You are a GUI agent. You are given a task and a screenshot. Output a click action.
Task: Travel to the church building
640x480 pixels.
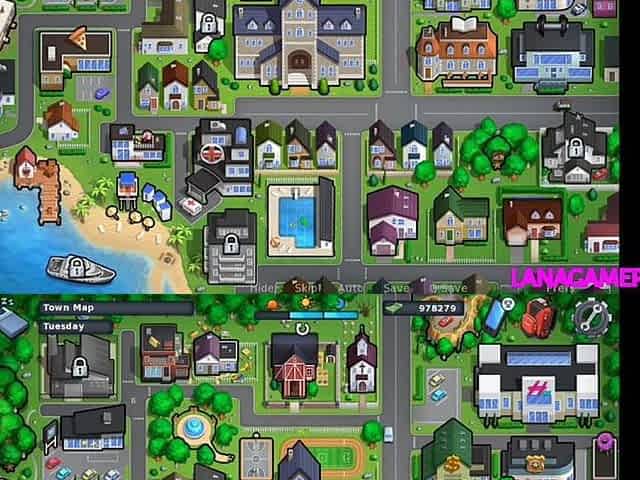coord(361,362)
